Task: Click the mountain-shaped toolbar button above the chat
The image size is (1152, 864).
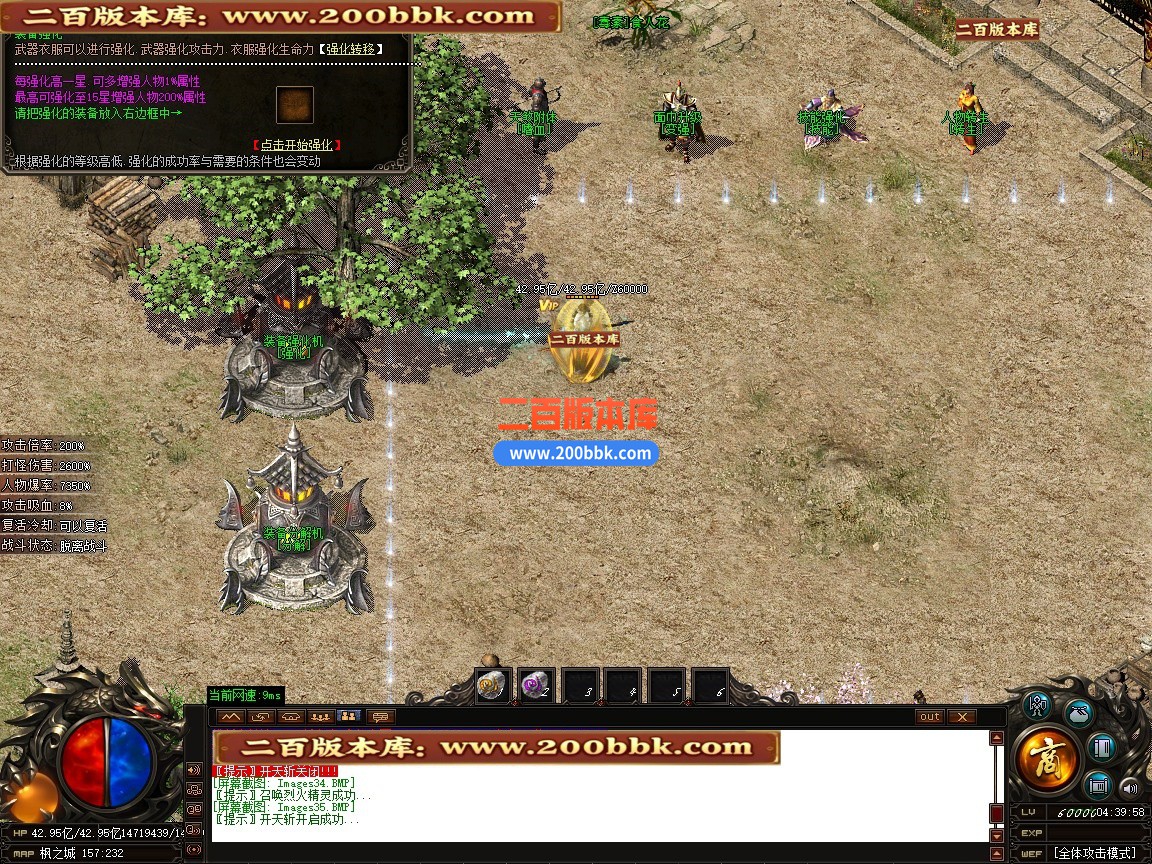Action: 231,716
